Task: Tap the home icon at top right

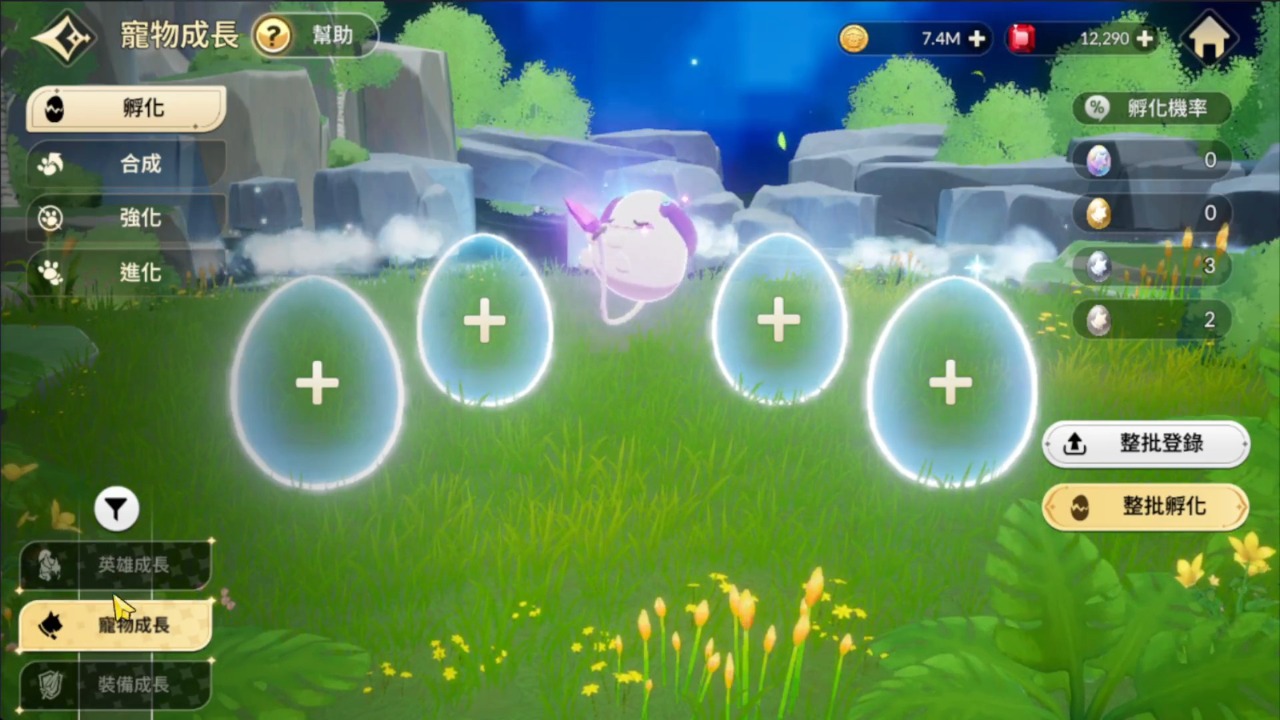Action: 1210,38
